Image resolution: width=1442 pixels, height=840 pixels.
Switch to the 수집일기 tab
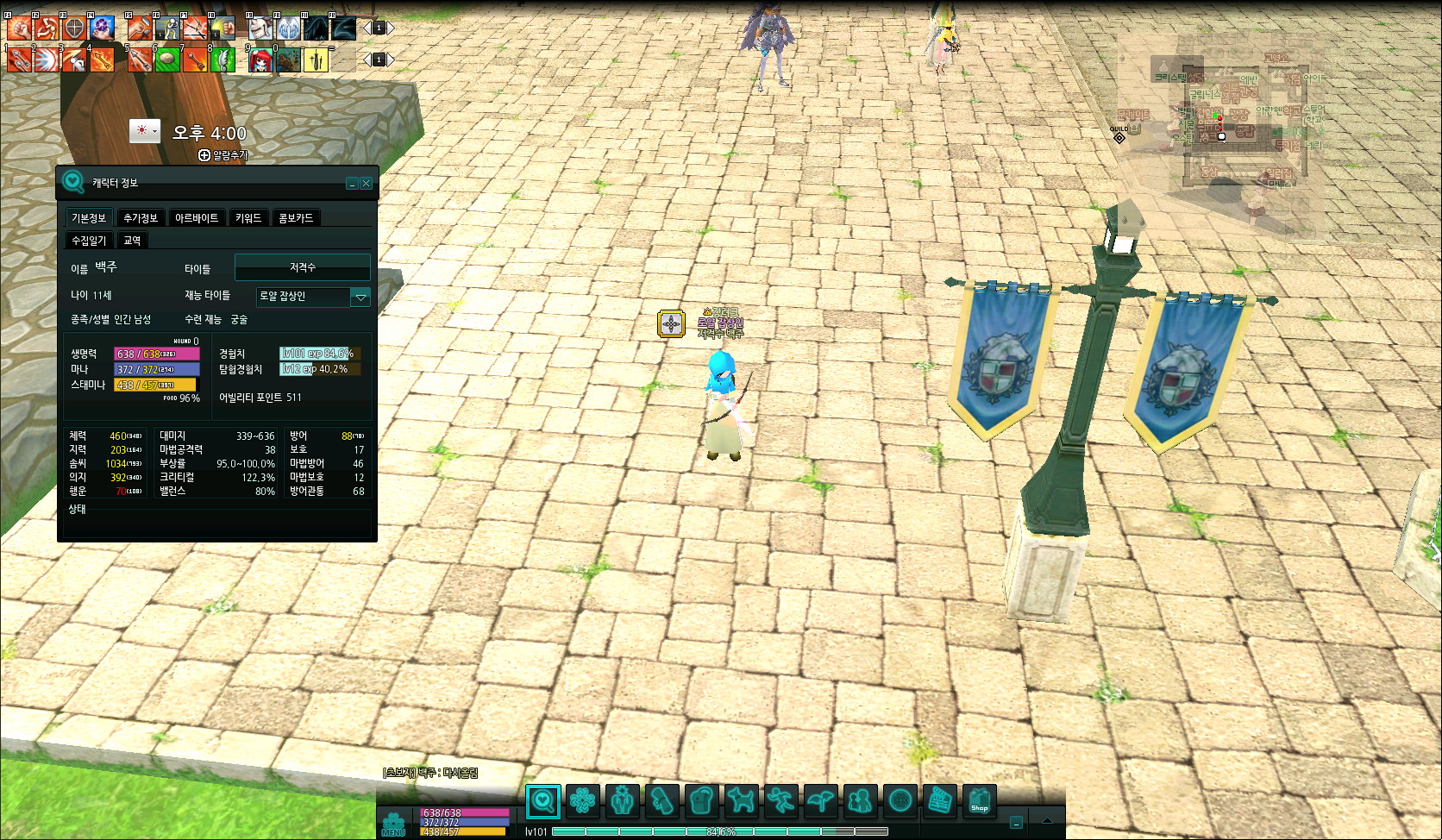pyautogui.click(x=89, y=241)
